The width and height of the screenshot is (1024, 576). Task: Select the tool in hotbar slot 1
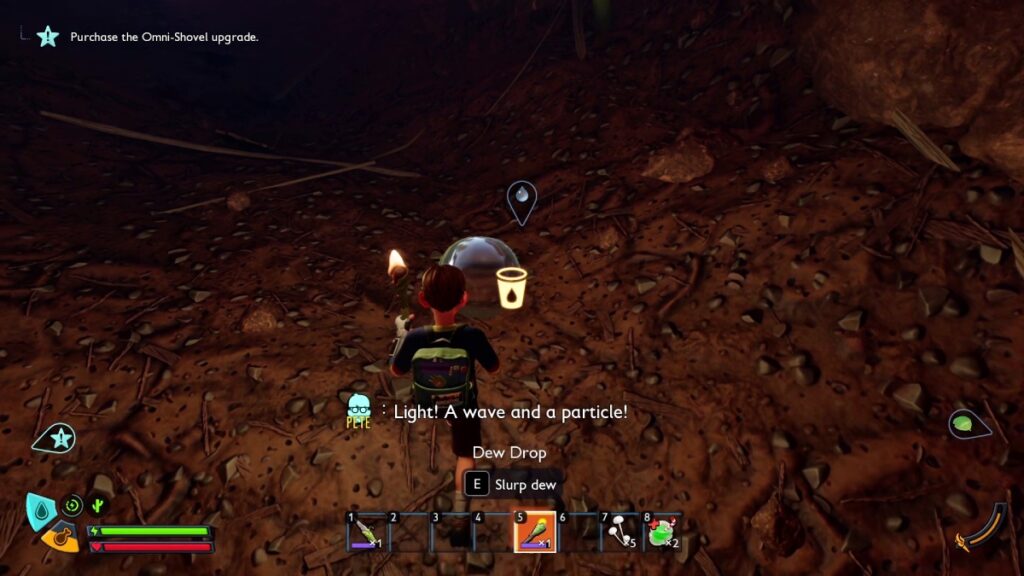365,531
